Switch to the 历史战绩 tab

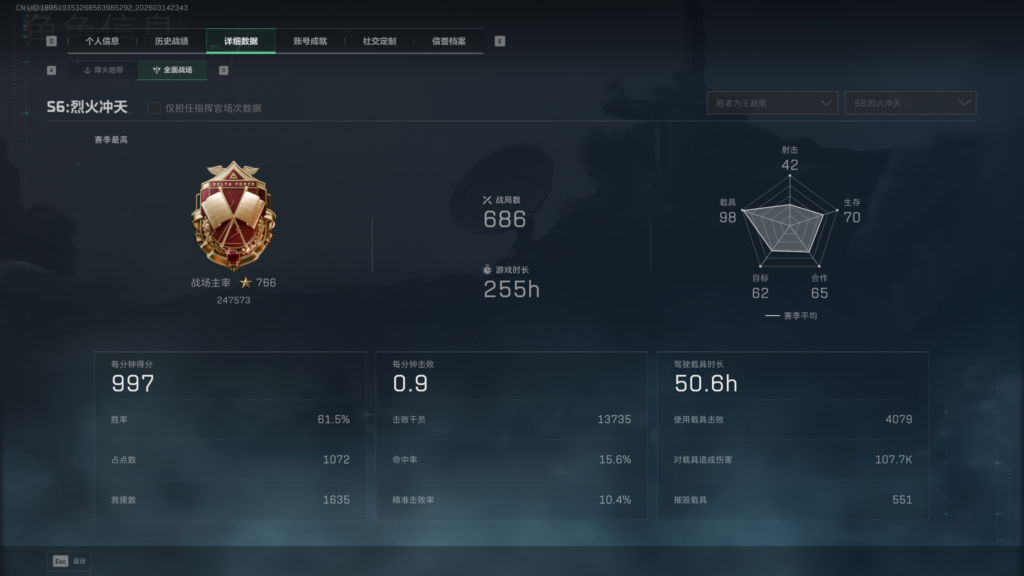tap(171, 41)
